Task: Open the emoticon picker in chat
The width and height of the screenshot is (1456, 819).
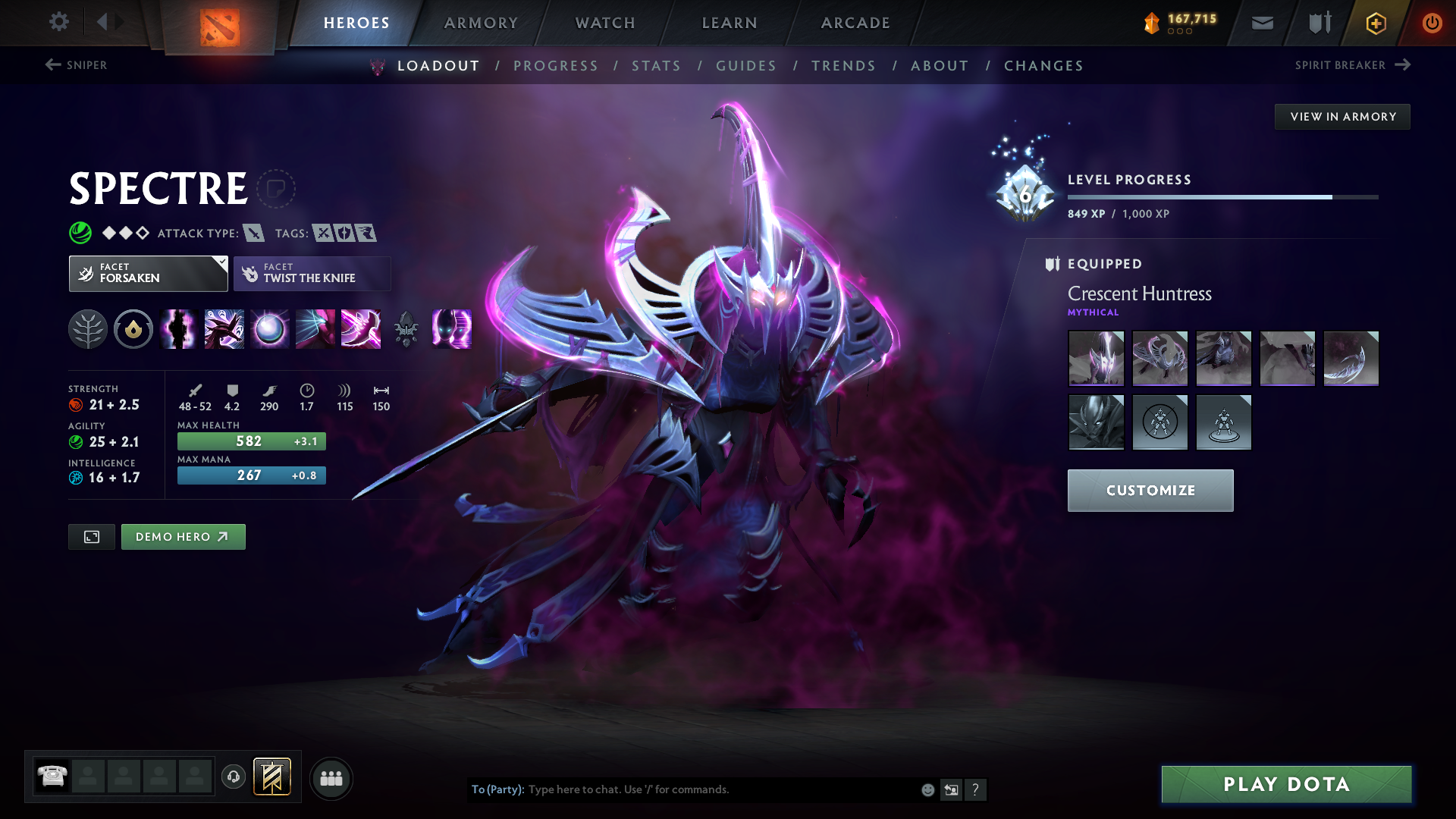Action: coord(927,789)
